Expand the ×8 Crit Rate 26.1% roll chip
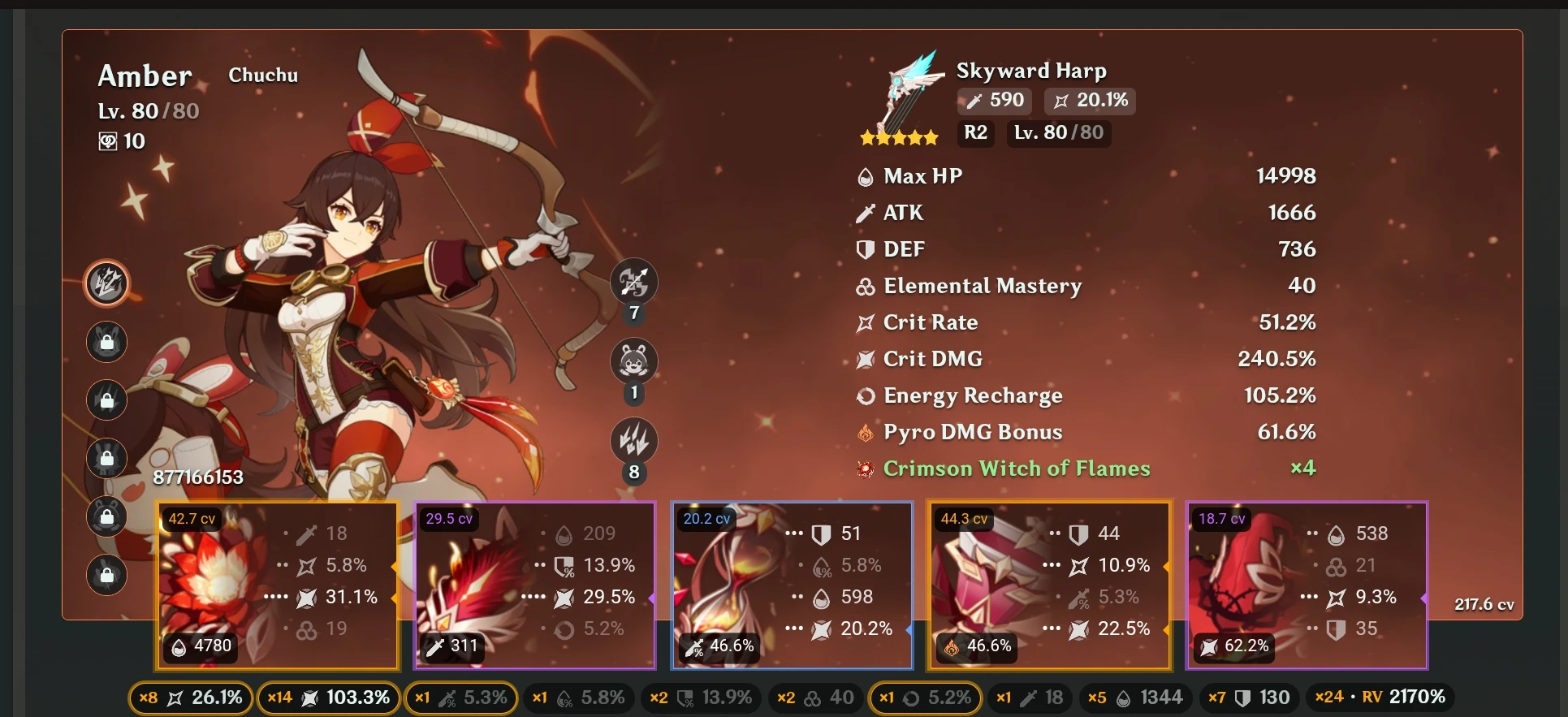 [190, 697]
